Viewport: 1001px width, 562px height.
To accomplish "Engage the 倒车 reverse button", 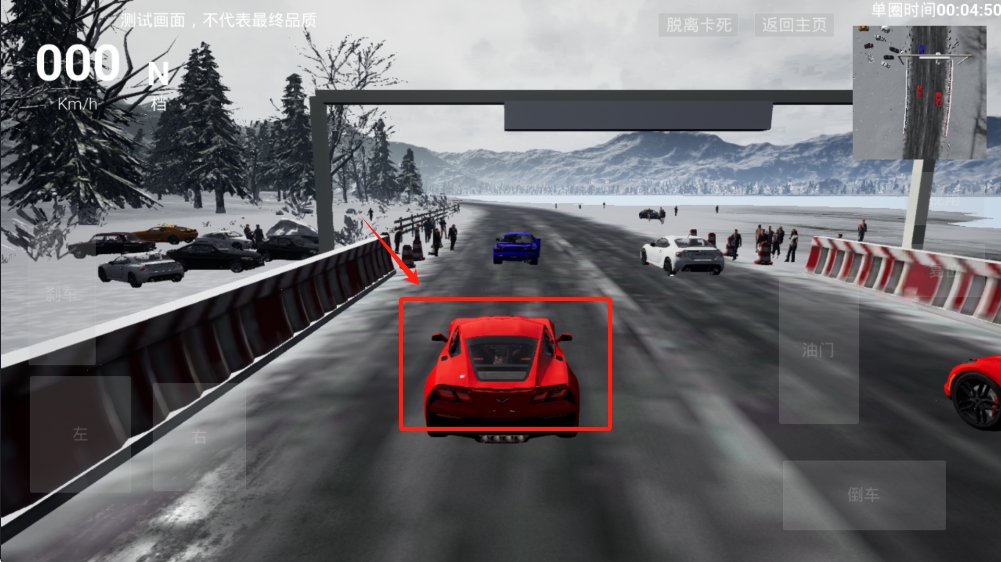I will (x=863, y=495).
